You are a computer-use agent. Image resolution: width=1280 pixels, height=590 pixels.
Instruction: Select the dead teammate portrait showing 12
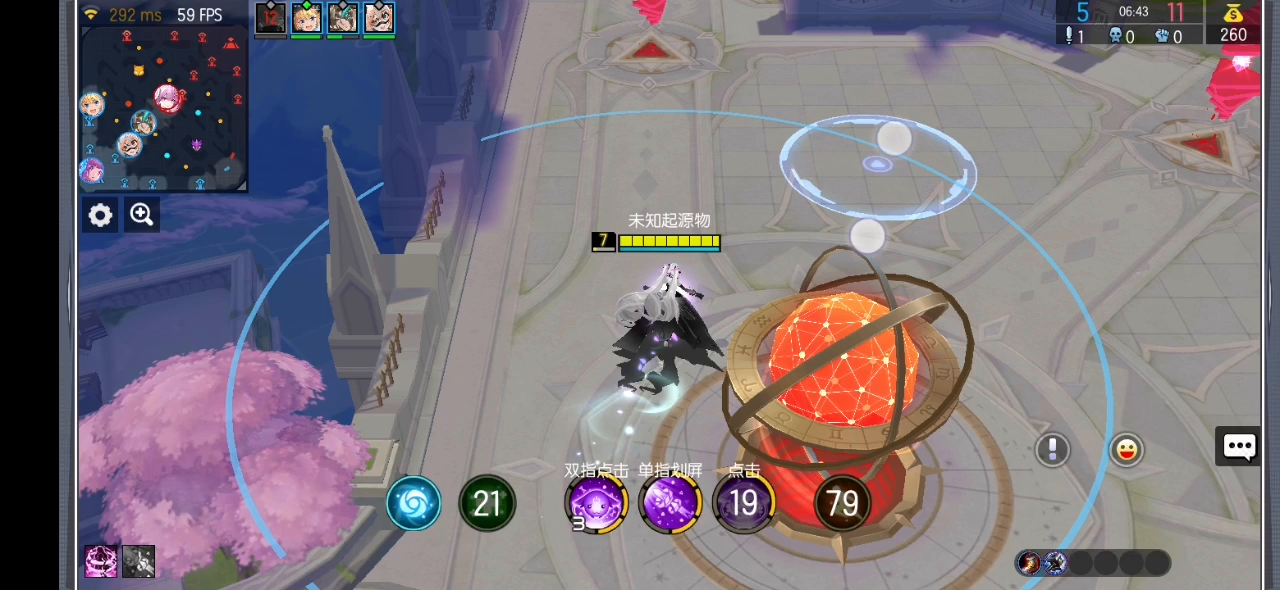(x=270, y=18)
